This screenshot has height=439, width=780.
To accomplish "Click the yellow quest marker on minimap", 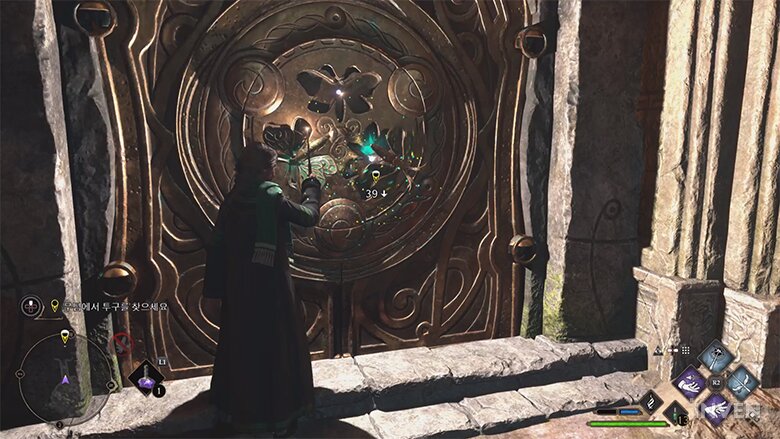I will (65, 336).
